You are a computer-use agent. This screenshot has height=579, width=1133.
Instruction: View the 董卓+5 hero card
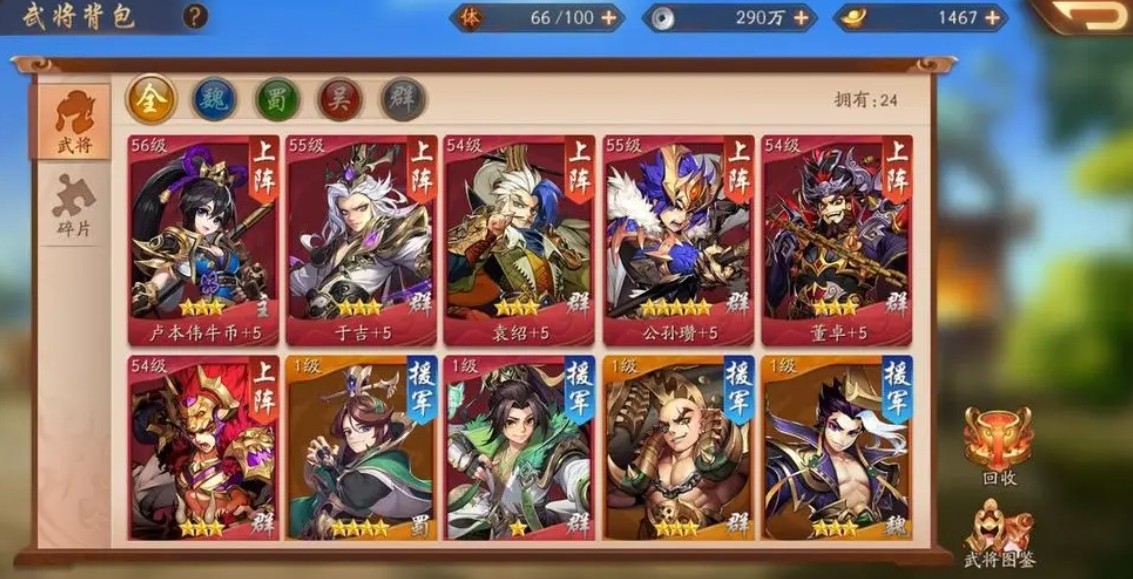pos(836,240)
